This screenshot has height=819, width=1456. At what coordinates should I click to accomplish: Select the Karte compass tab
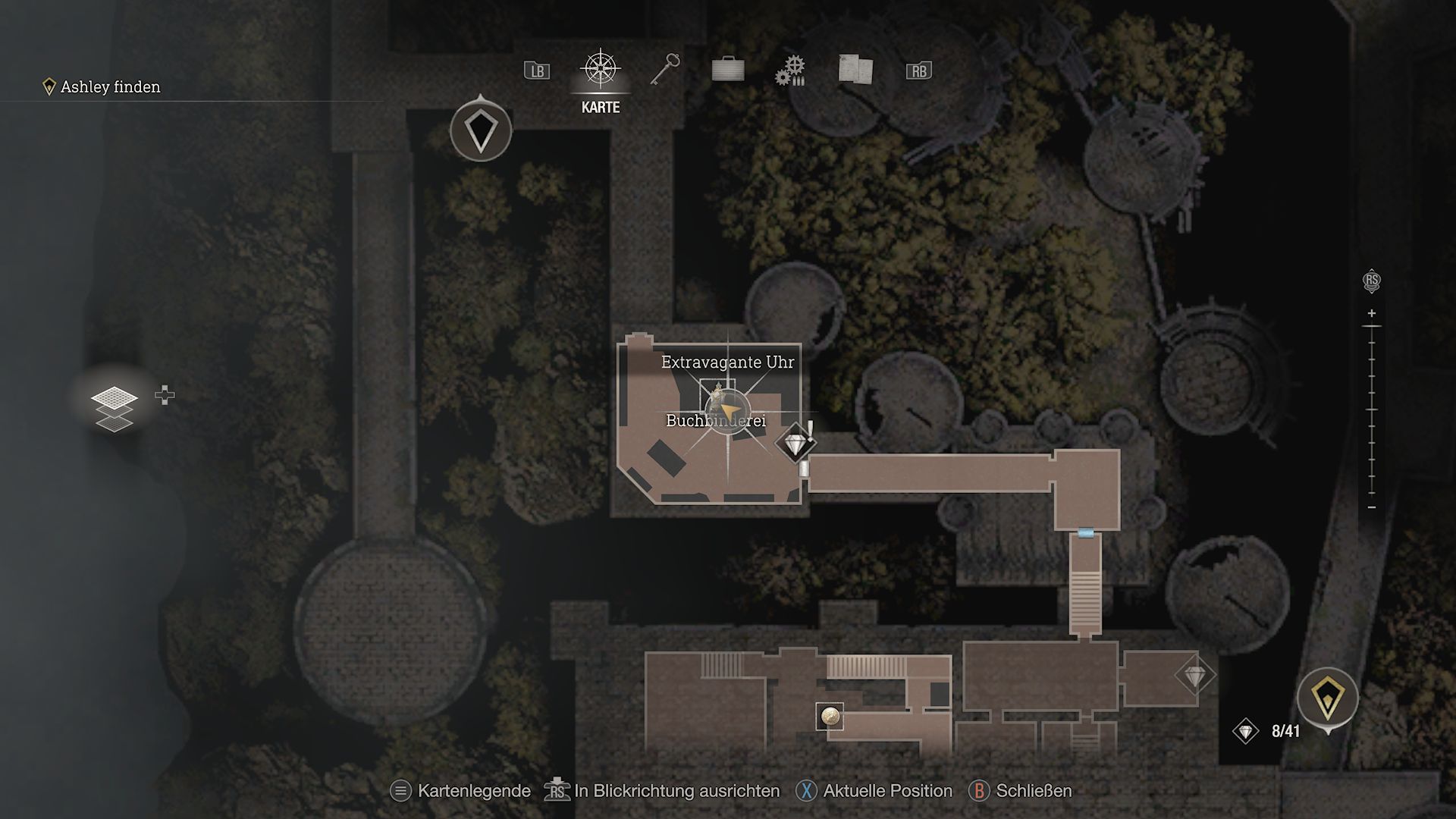(601, 71)
